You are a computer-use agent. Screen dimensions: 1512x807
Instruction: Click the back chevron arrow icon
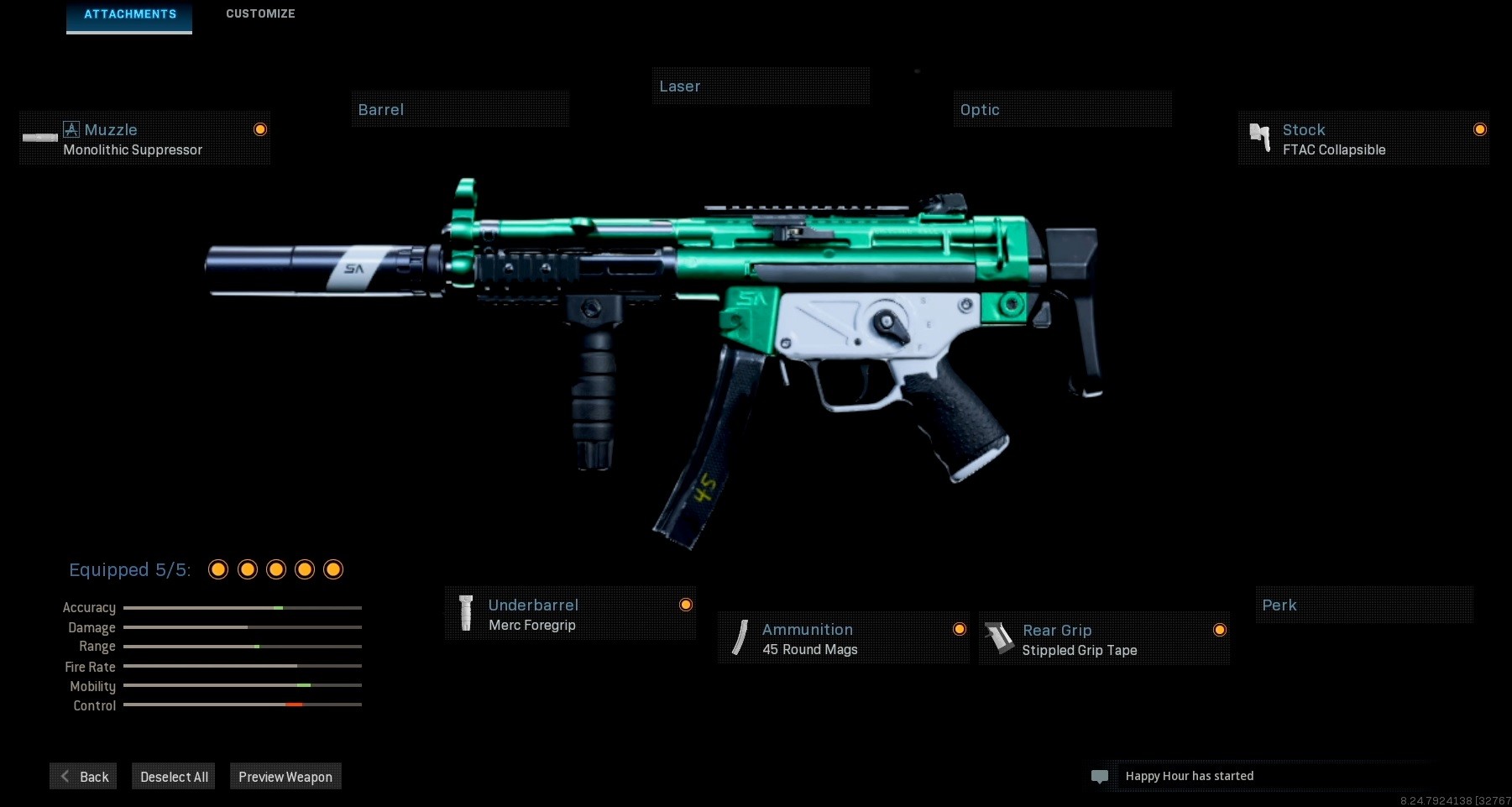(65, 776)
